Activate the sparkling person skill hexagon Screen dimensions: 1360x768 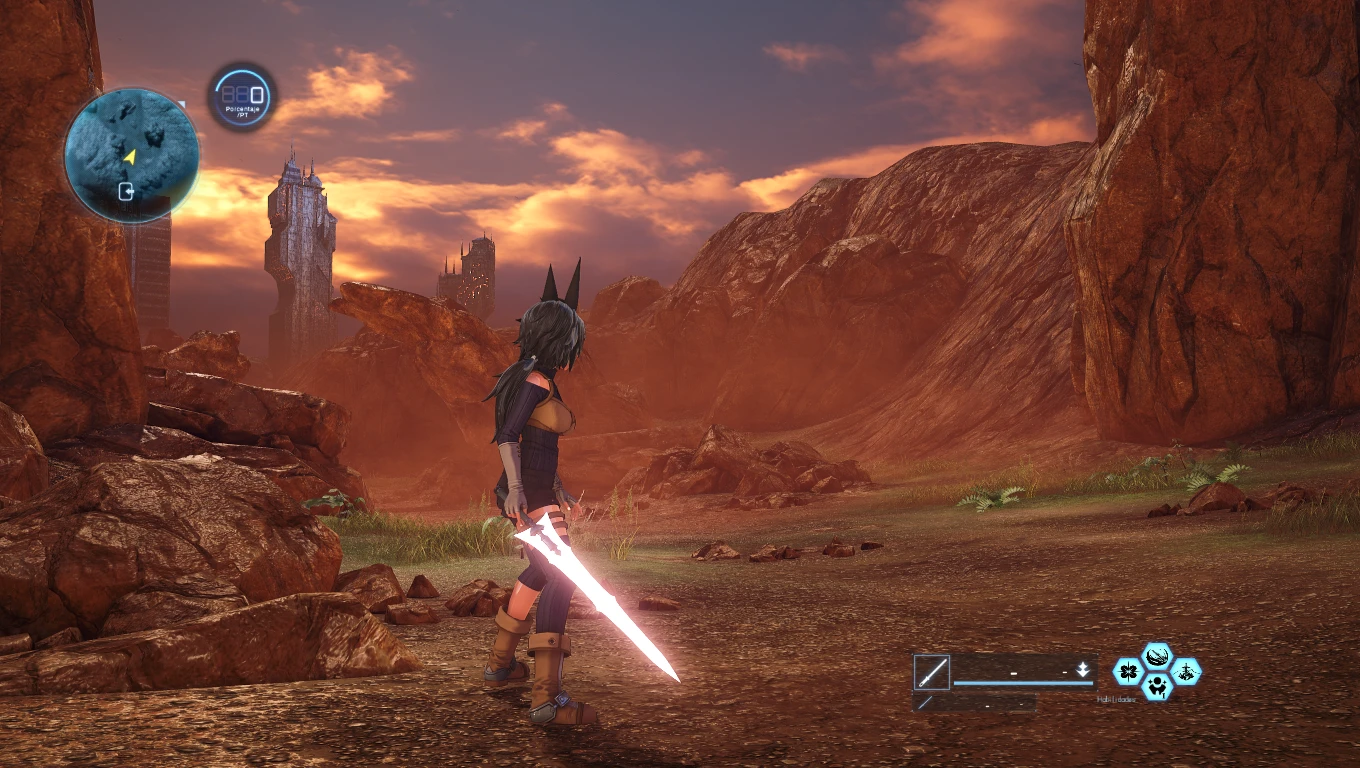click(1157, 686)
